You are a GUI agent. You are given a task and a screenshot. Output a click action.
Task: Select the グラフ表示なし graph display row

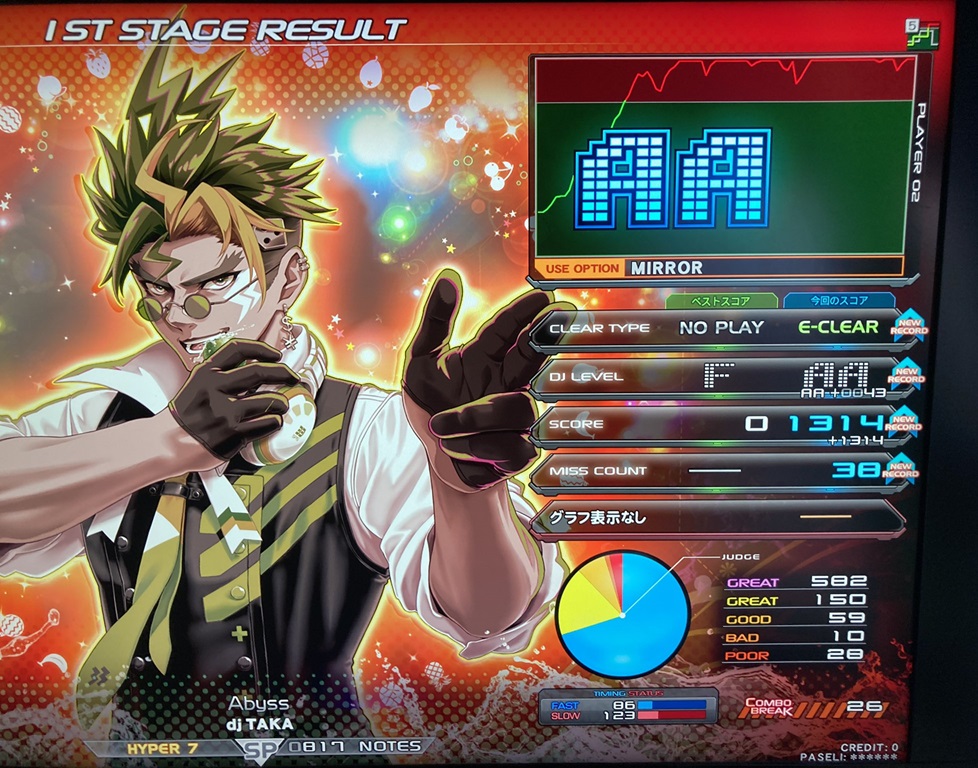716,518
